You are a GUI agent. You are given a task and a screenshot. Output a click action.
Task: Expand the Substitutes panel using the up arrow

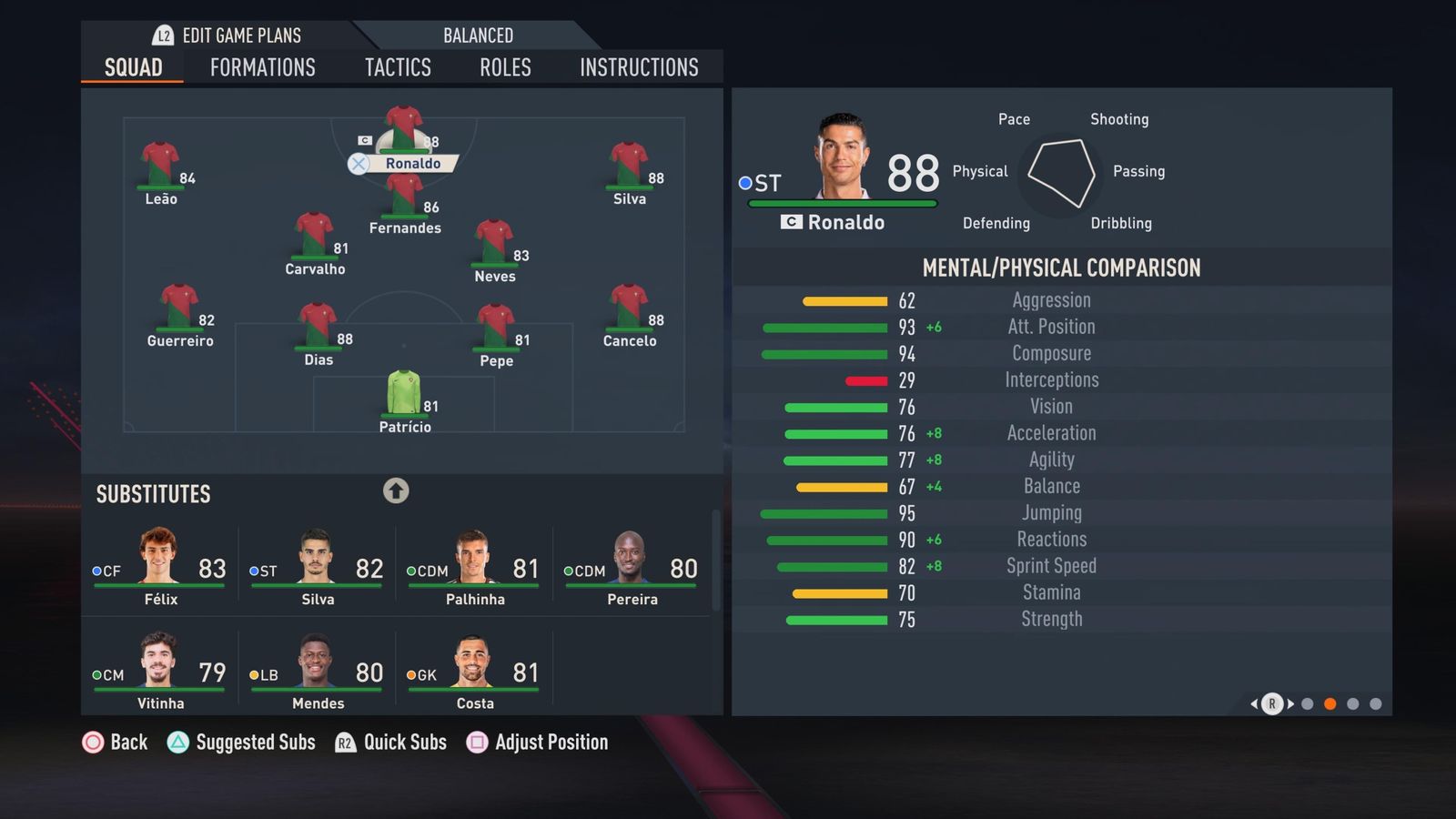pos(396,490)
